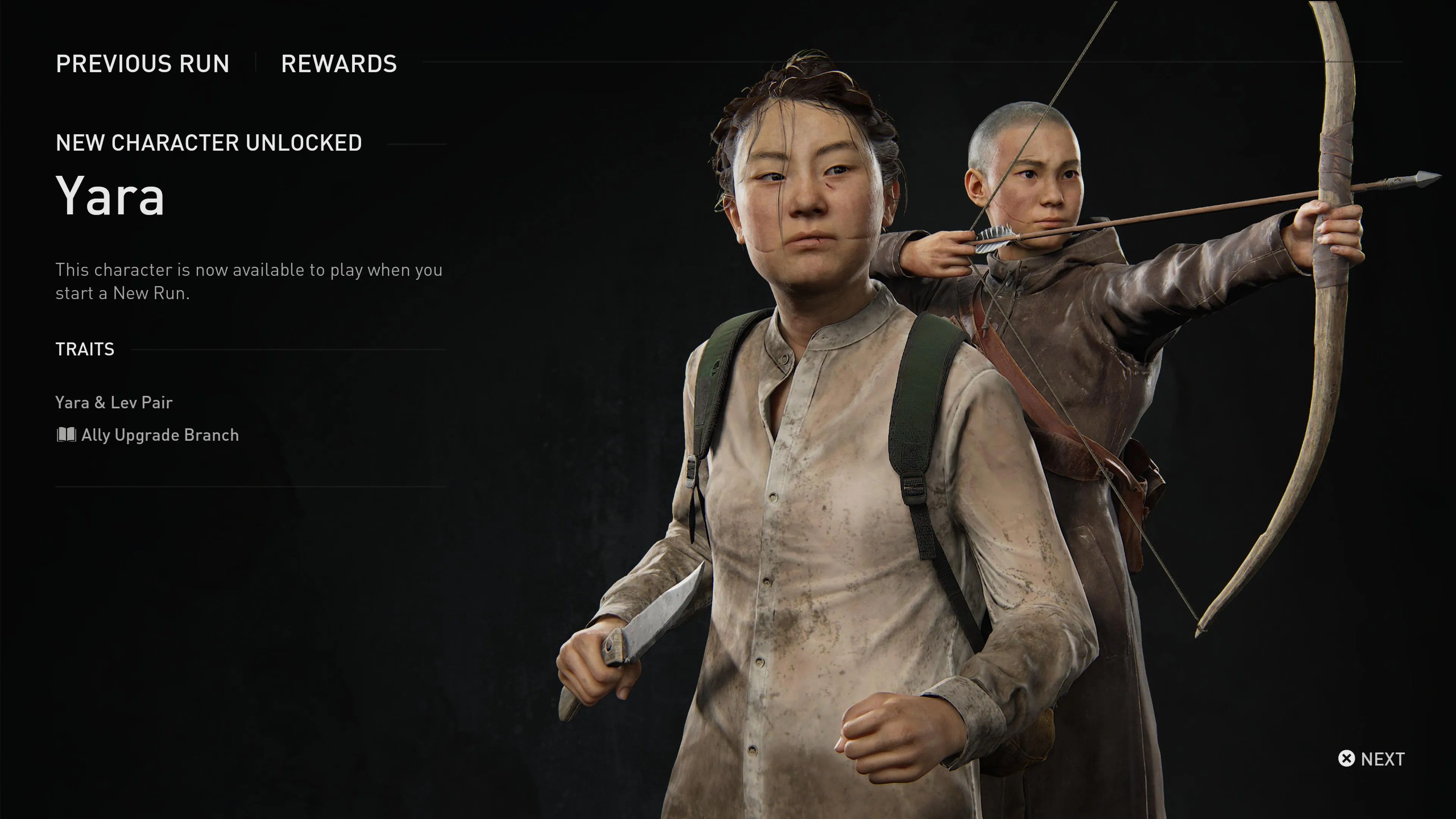
Task: Expand the TRAITS section
Action: point(84,349)
